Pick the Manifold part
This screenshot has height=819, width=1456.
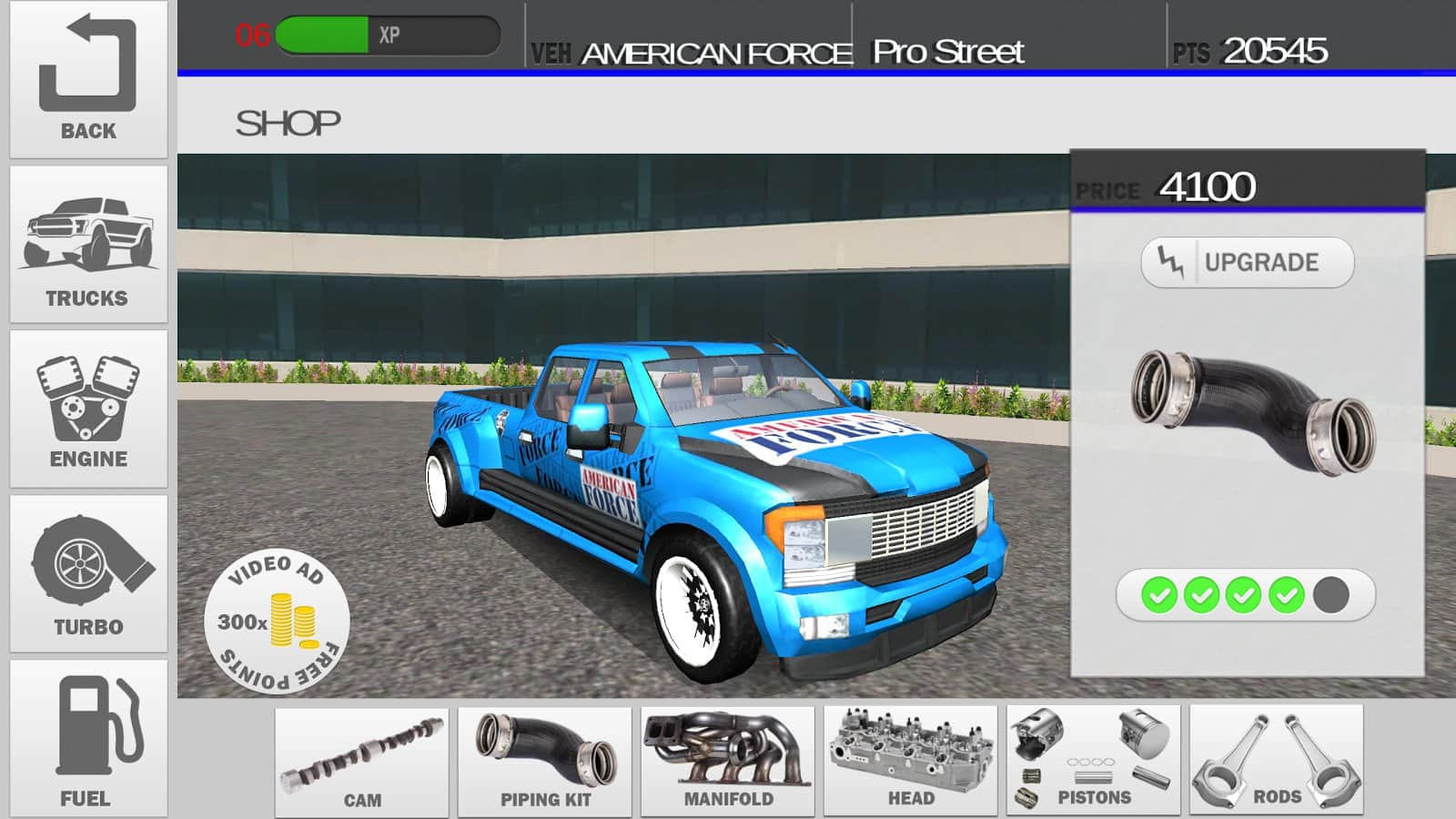728,762
